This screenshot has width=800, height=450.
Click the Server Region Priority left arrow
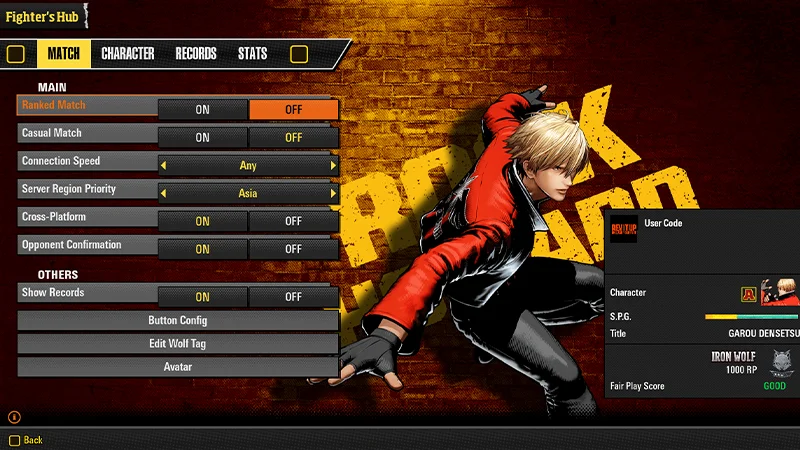(164, 194)
